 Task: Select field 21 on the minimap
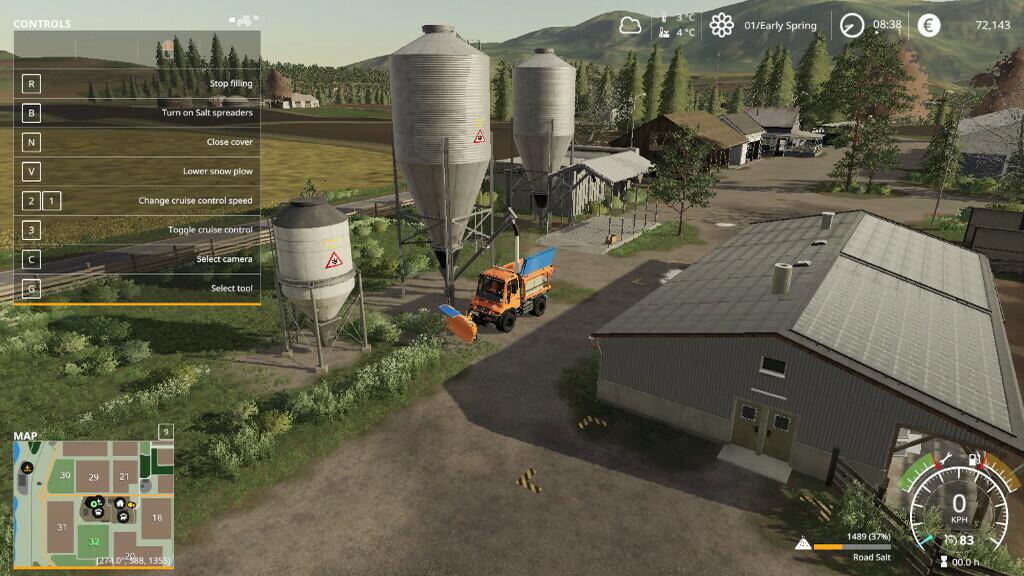[x=124, y=477]
